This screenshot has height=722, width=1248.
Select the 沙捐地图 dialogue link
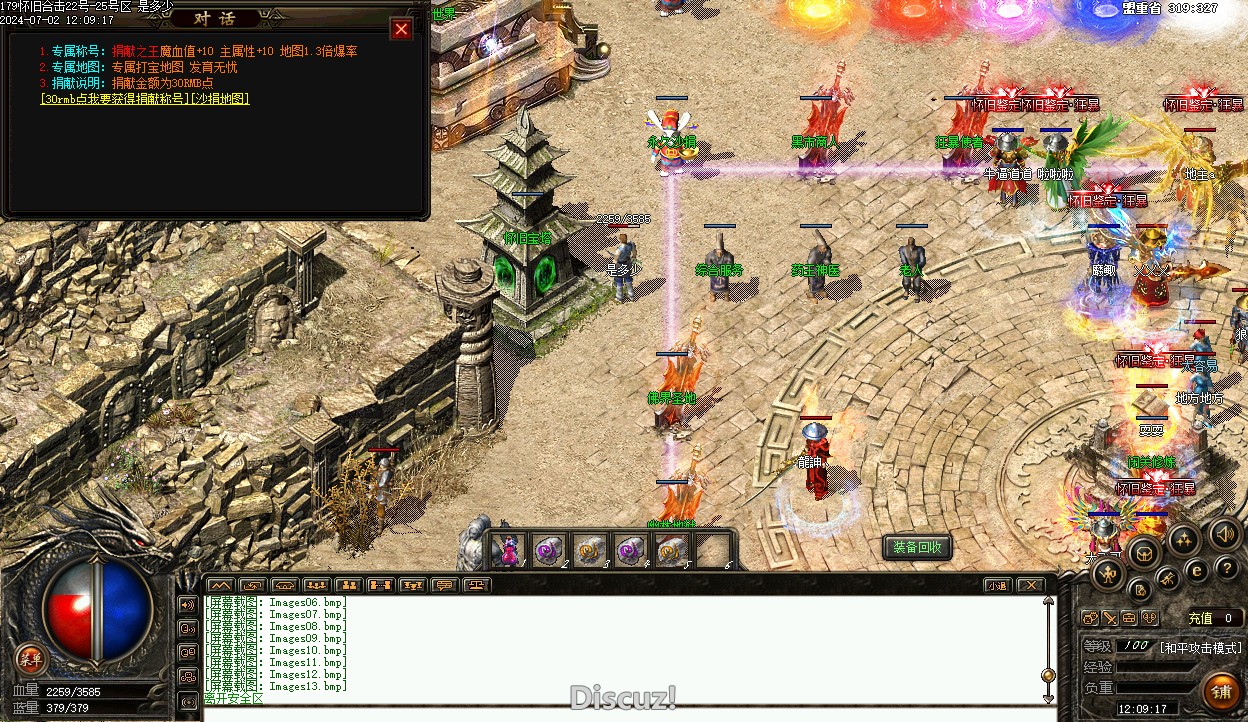pyautogui.click(x=219, y=99)
